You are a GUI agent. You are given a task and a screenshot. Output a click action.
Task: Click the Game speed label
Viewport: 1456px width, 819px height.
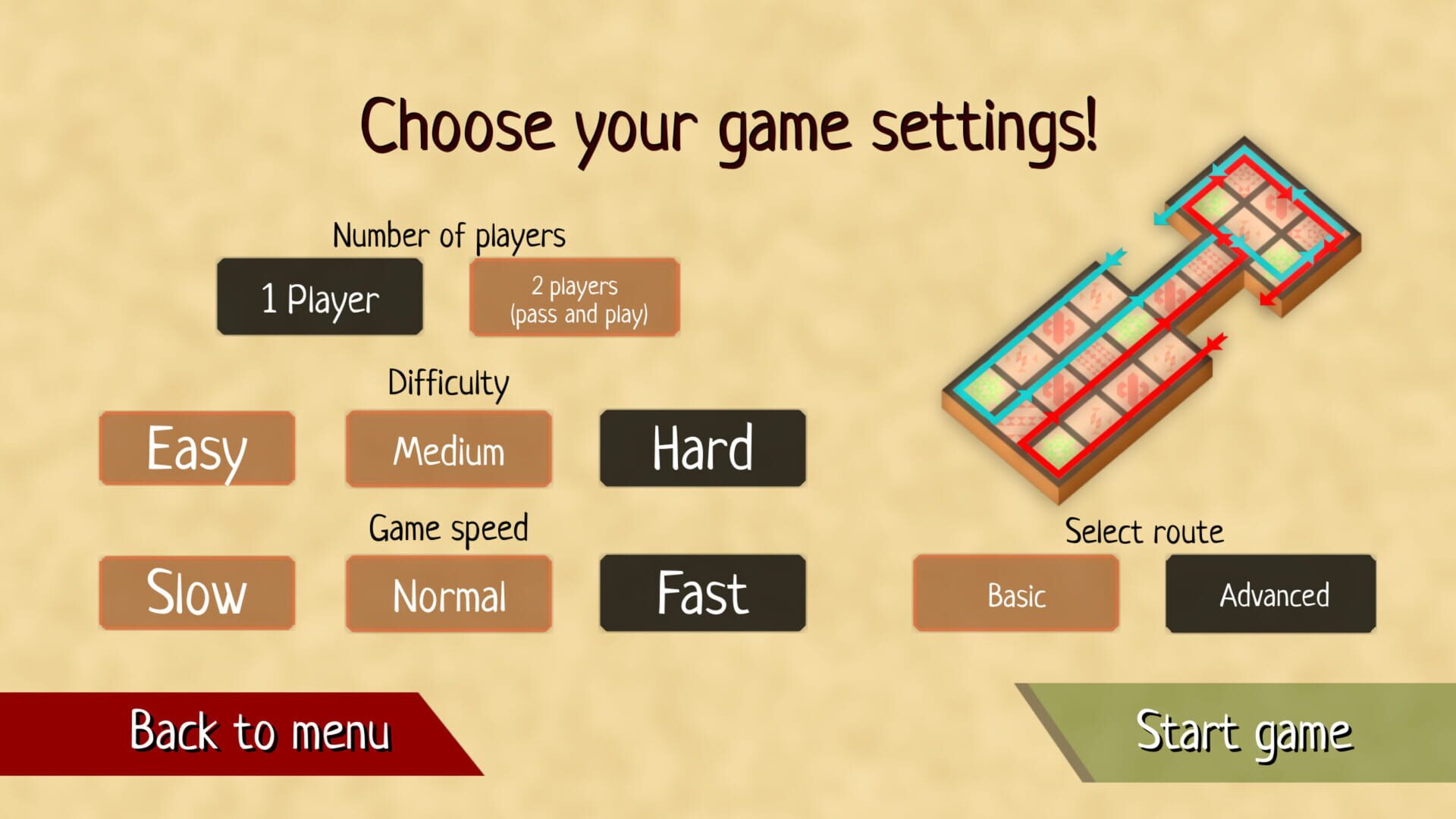point(448,528)
